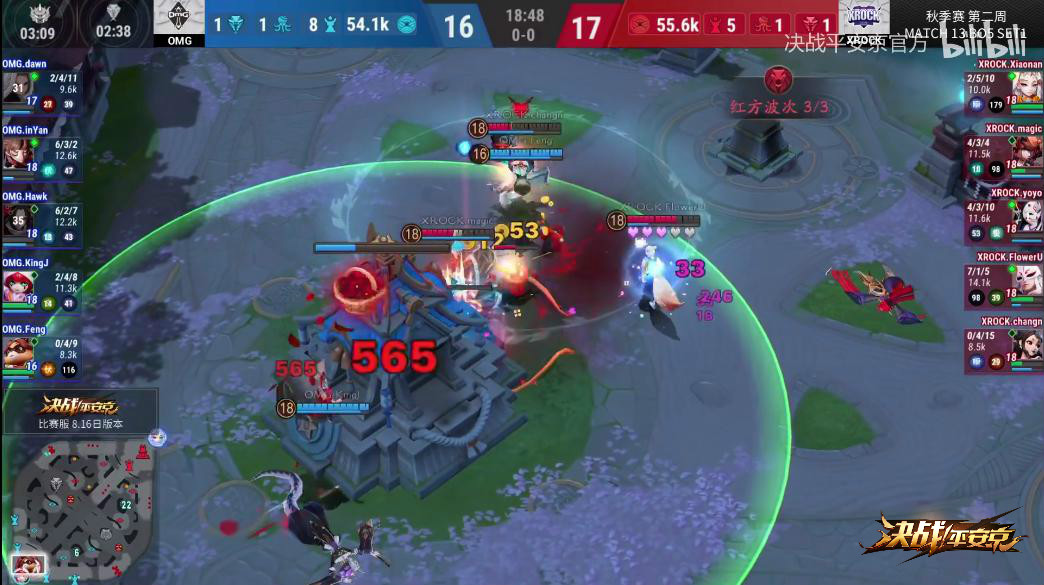Select OMG.inYan's player portrait

[x=16, y=153]
